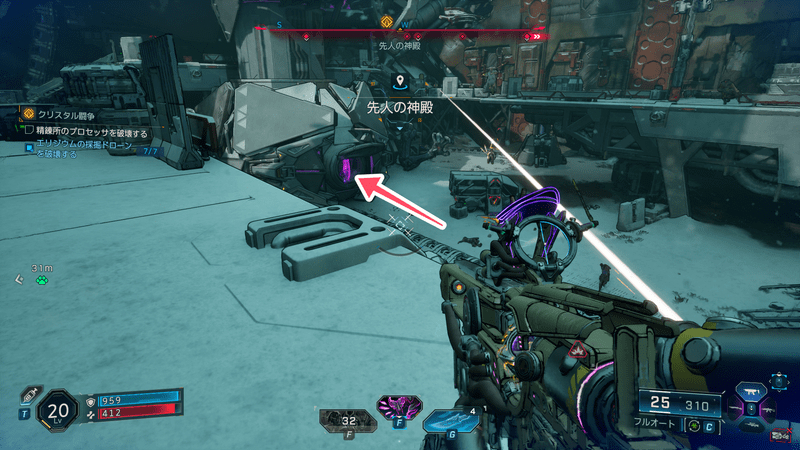
Task: Click the green paw tracker icon
Action: pyautogui.click(x=40, y=280)
